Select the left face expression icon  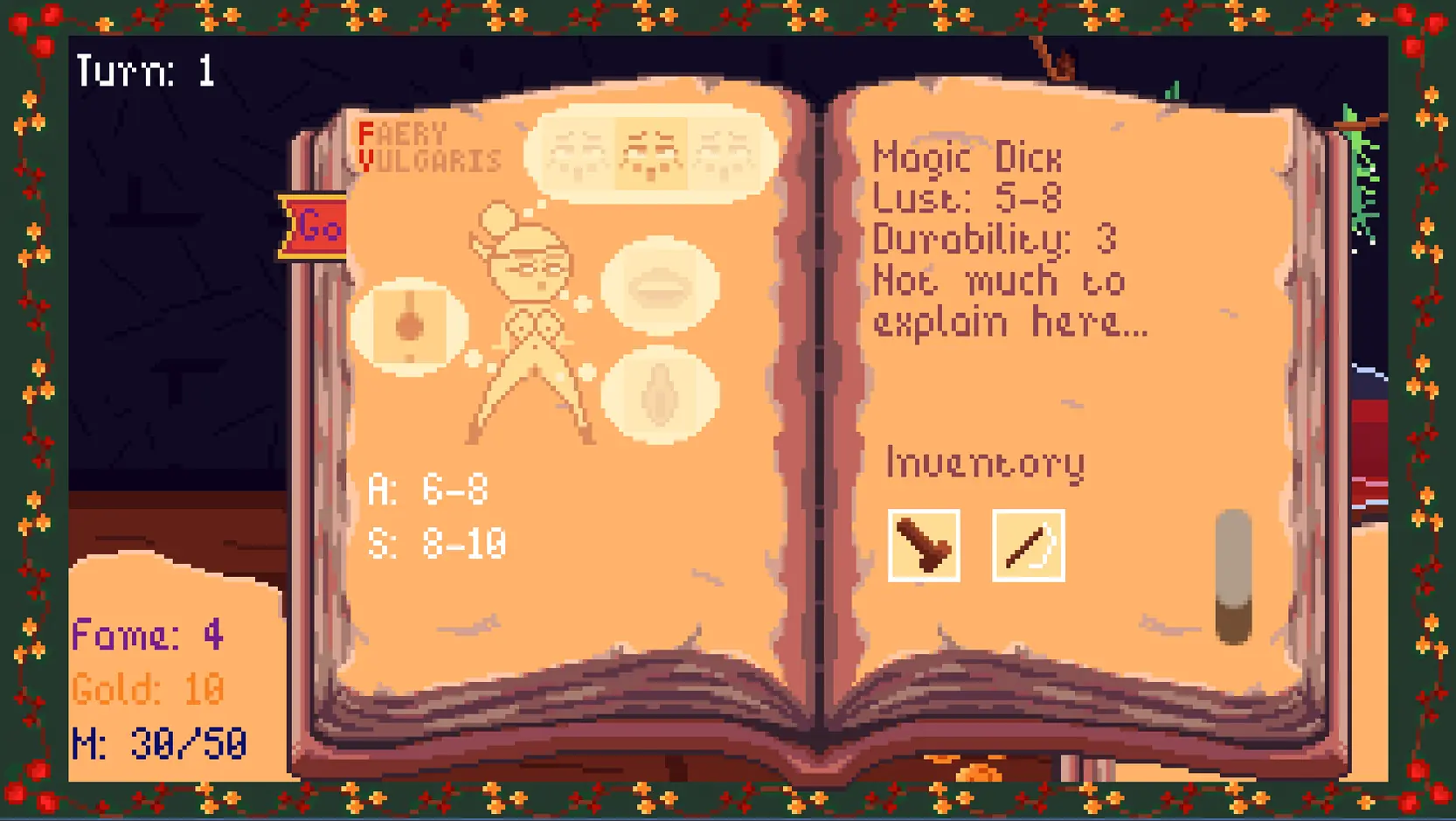(x=579, y=154)
